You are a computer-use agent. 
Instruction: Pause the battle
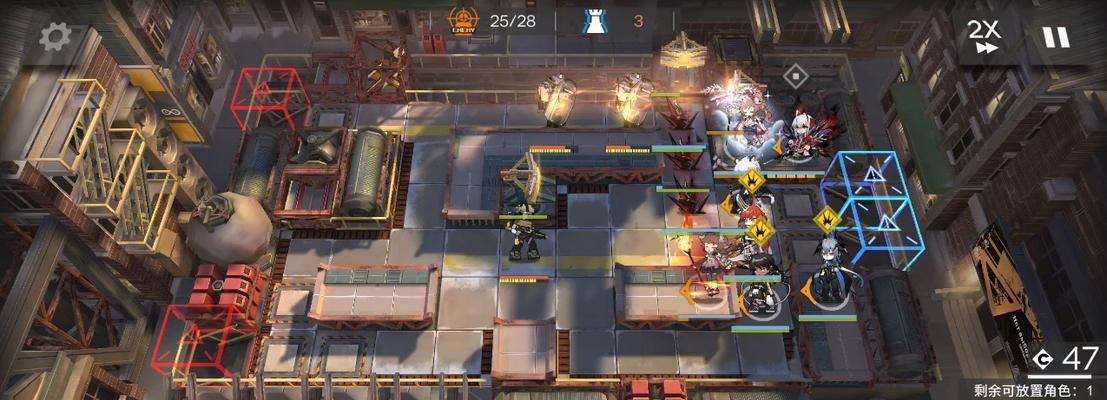pos(1055,37)
